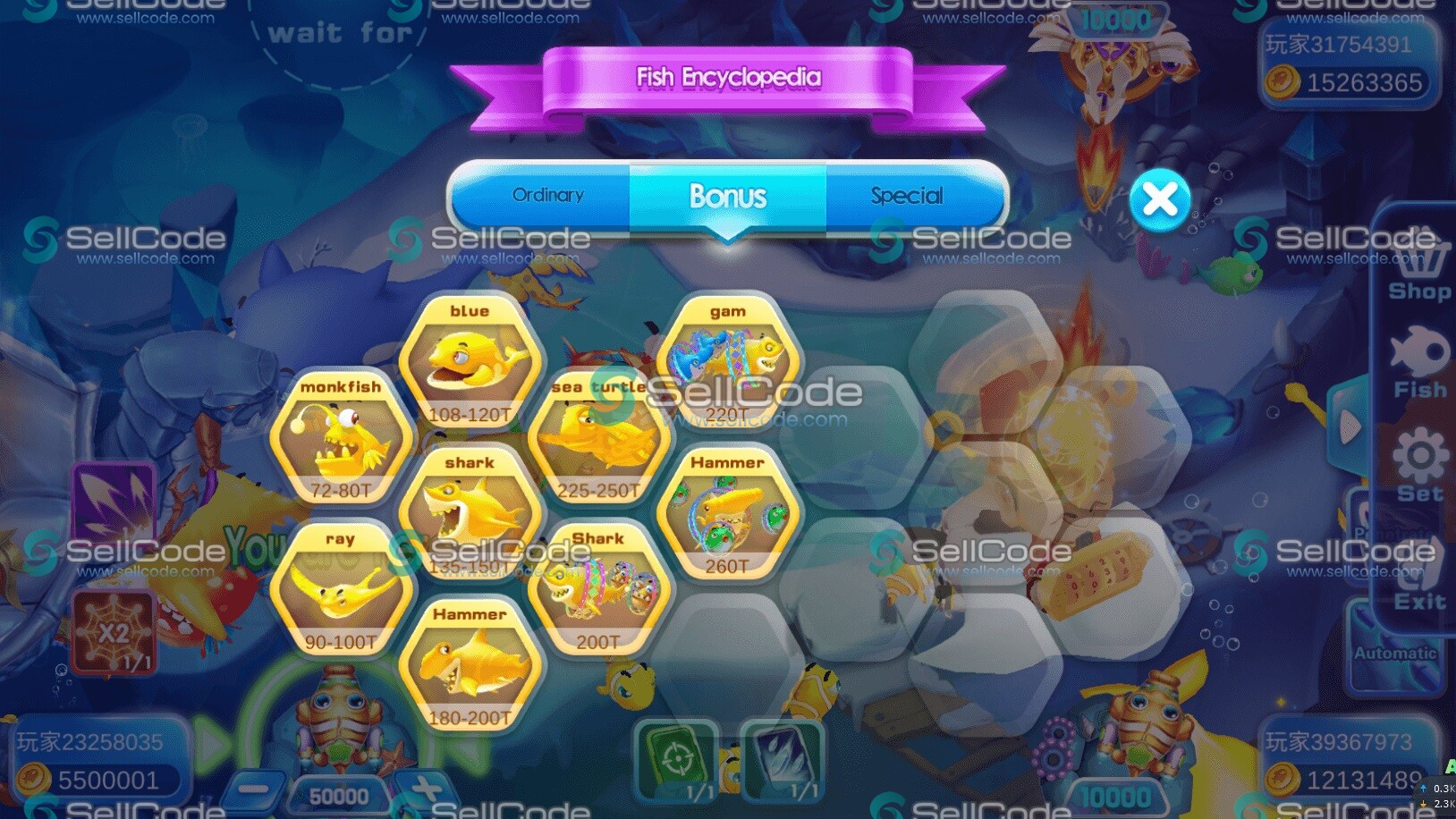This screenshot has height=819, width=1456.
Task: Switch to the Ordinary tab
Action: tap(547, 196)
